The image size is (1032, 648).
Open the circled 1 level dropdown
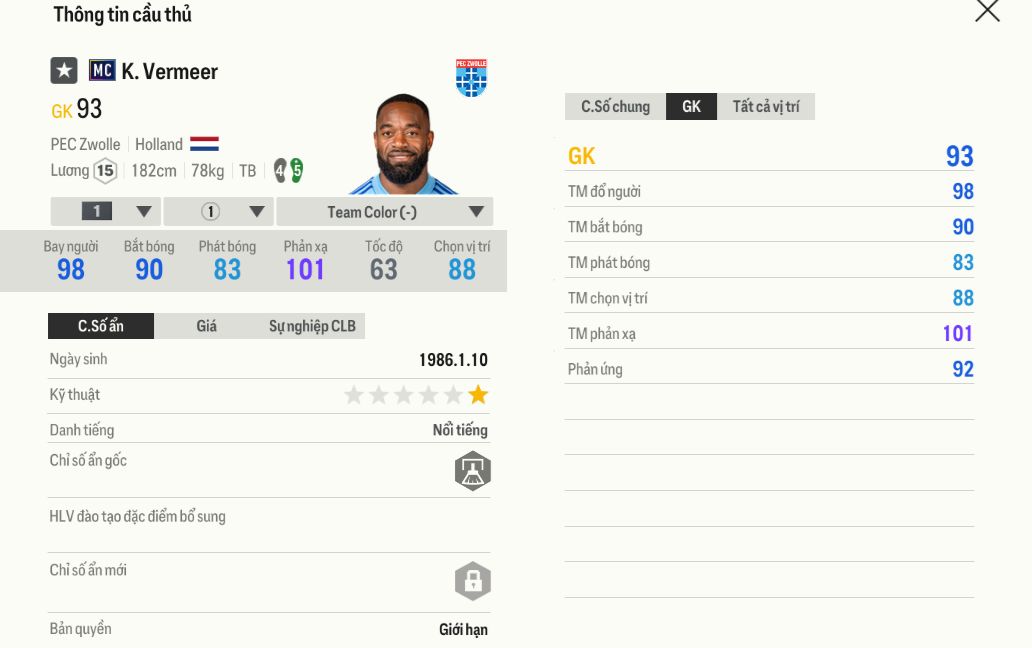218,212
